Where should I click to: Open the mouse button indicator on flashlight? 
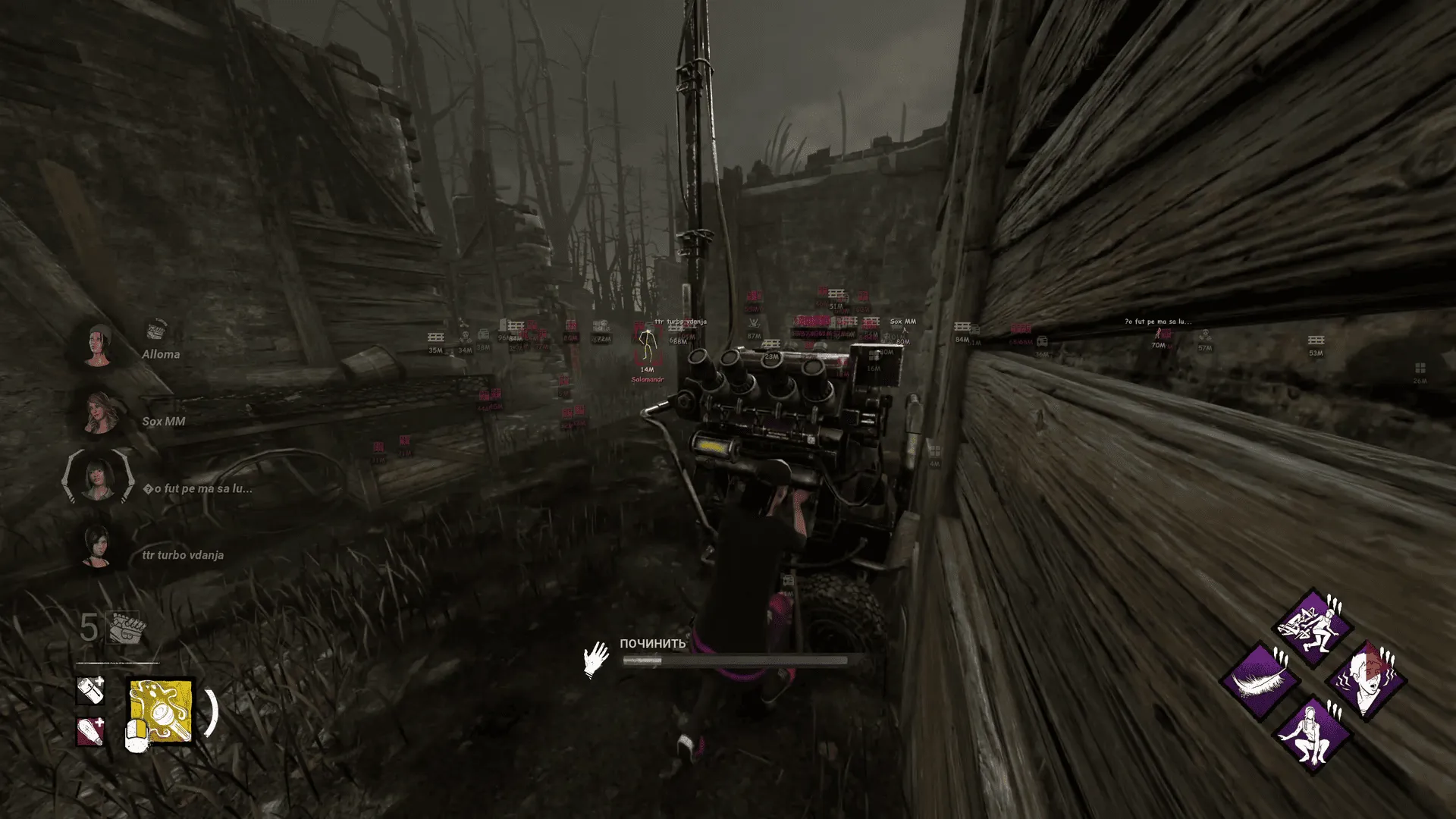coord(137,736)
